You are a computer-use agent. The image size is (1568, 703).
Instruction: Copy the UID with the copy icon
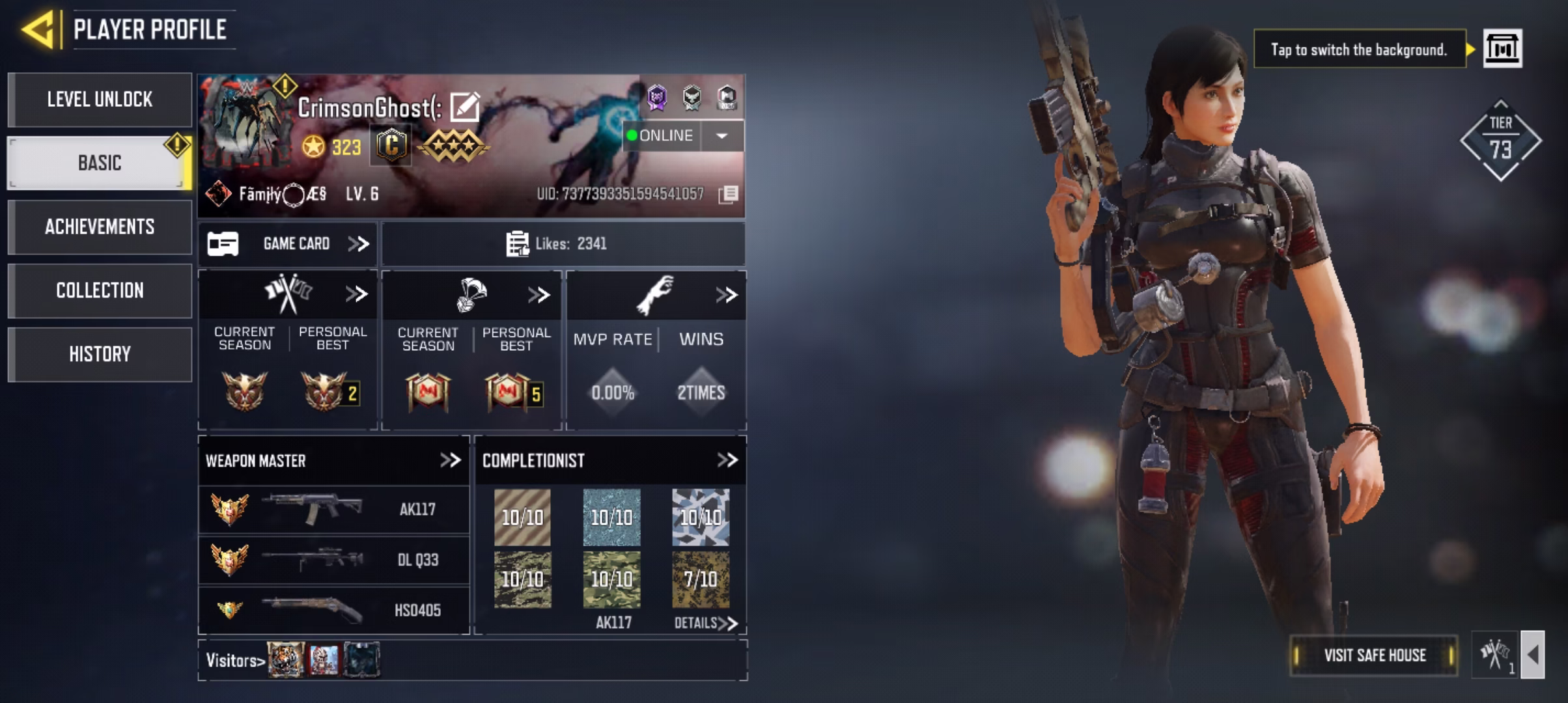(729, 194)
